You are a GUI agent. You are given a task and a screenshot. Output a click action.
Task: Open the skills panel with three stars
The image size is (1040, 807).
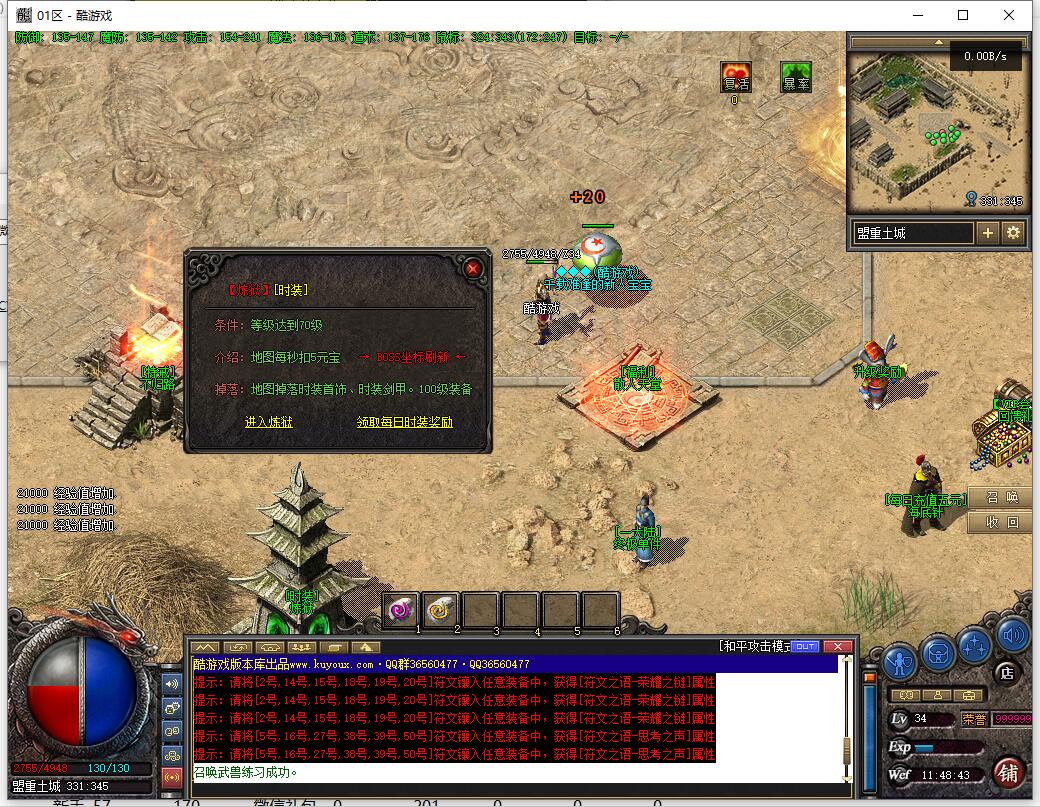tap(974, 646)
